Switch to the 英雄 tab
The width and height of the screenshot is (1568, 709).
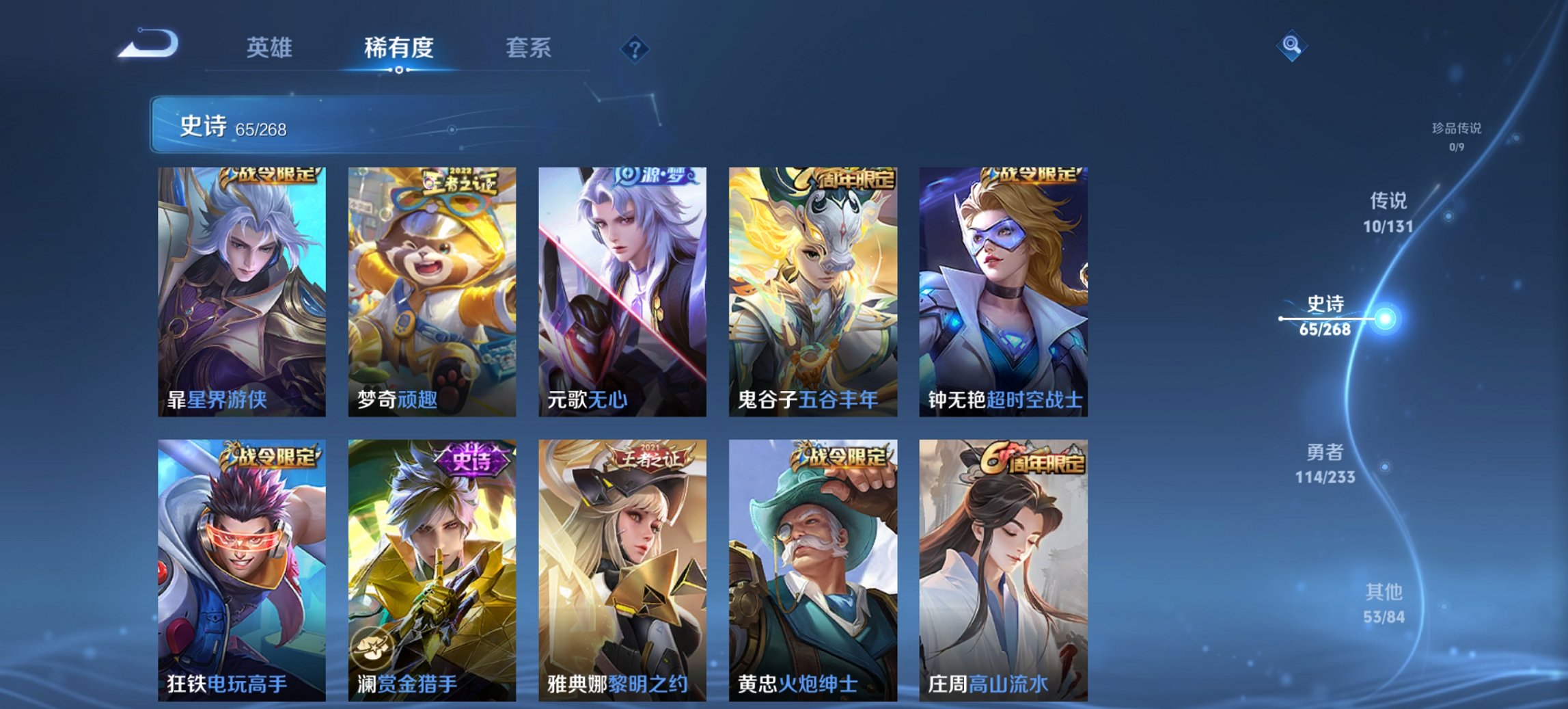pos(271,48)
